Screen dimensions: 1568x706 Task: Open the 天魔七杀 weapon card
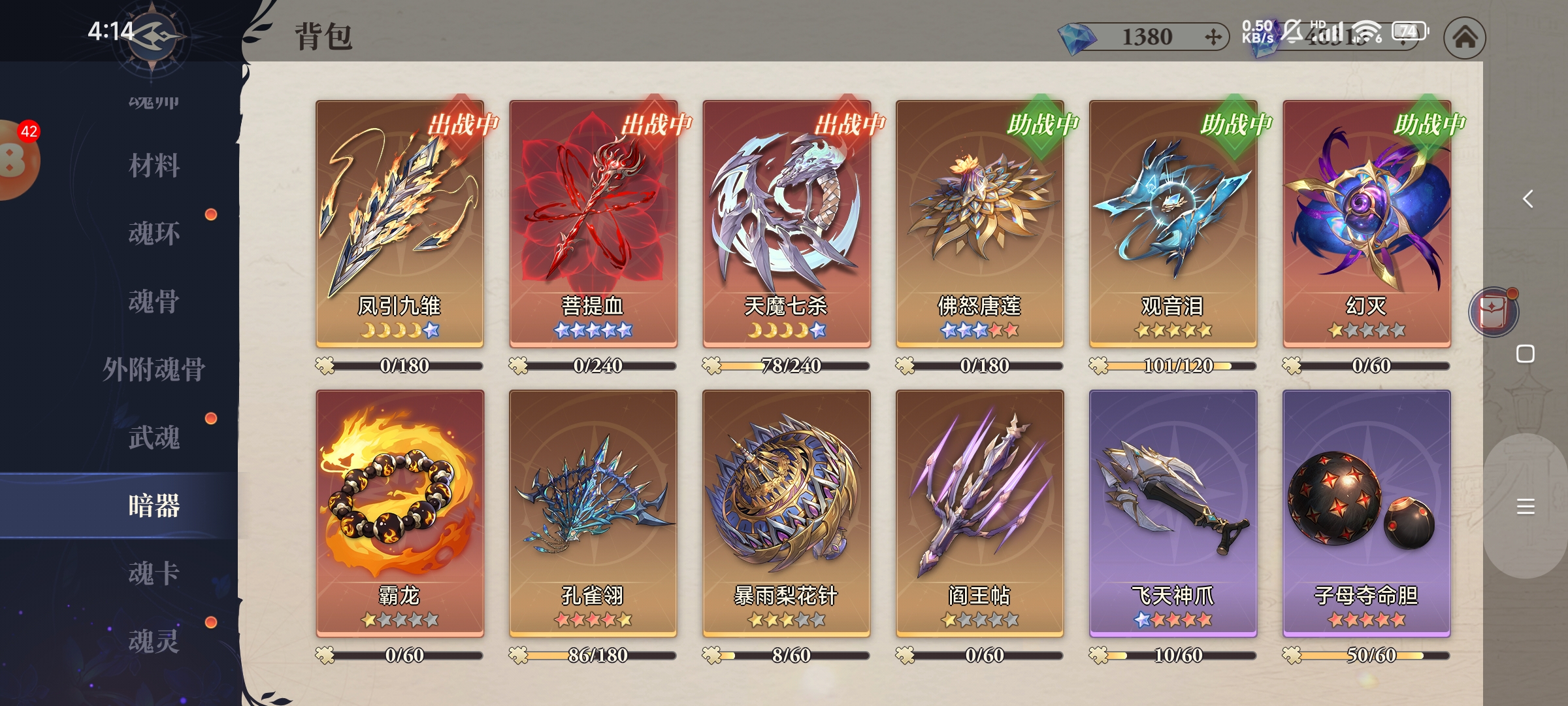coord(787,222)
